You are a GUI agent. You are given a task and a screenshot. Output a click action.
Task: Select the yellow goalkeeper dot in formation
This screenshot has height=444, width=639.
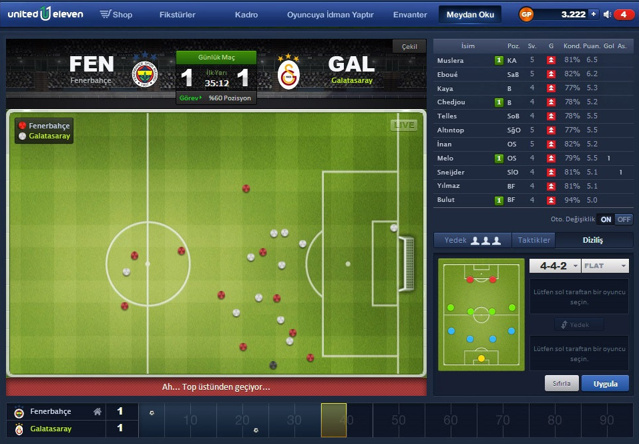481,358
